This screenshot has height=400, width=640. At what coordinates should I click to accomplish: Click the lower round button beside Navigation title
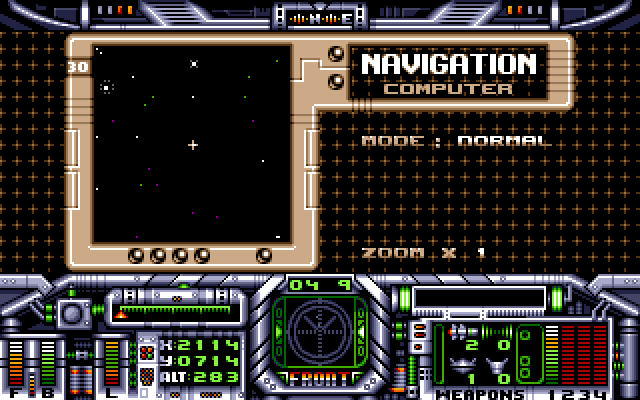(x=337, y=81)
